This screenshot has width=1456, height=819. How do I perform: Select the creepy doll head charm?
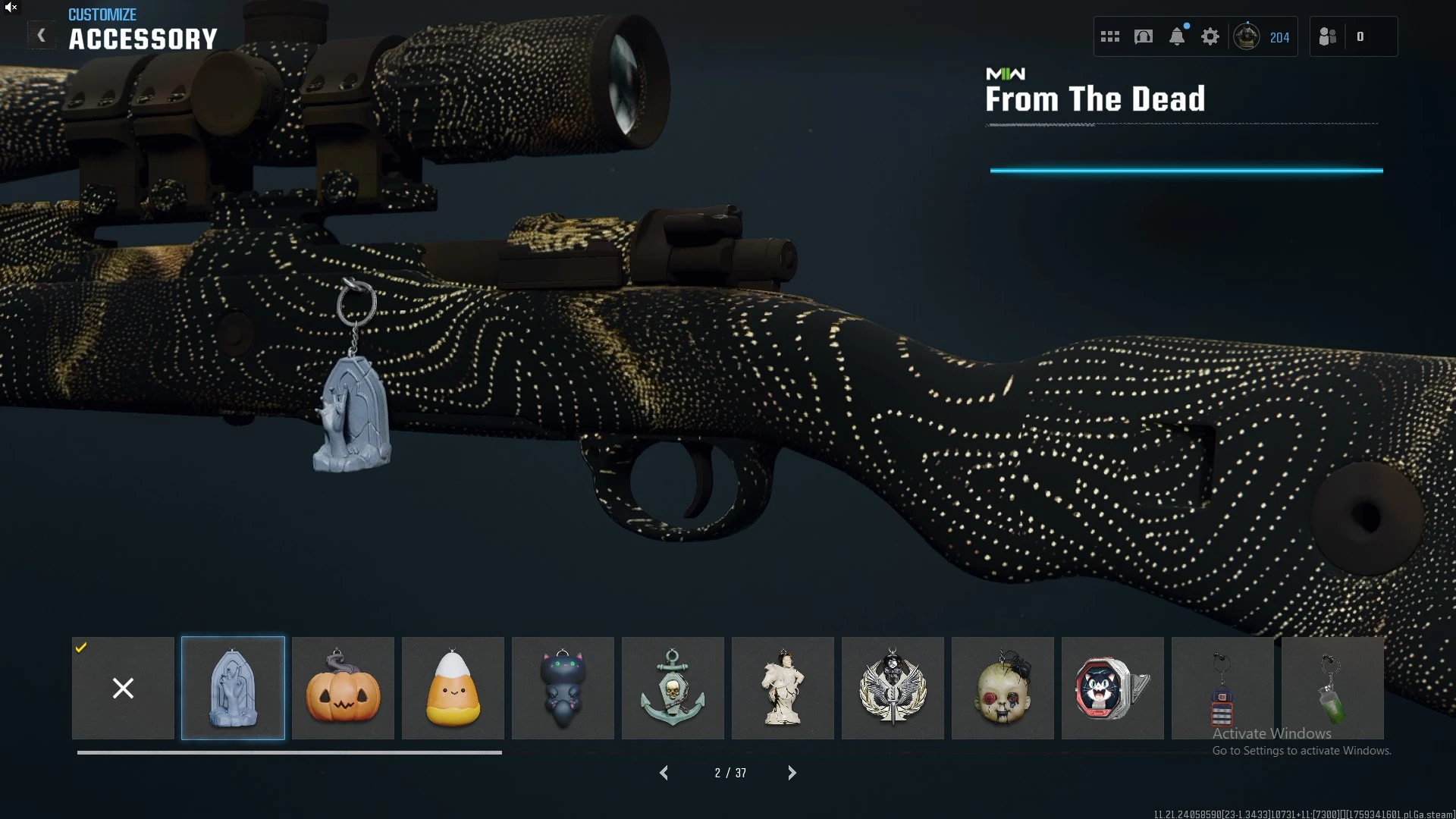1003,688
